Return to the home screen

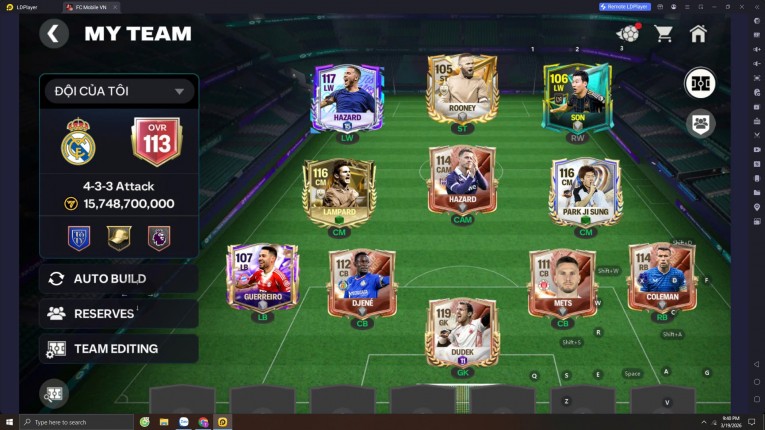tap(698, 34)
